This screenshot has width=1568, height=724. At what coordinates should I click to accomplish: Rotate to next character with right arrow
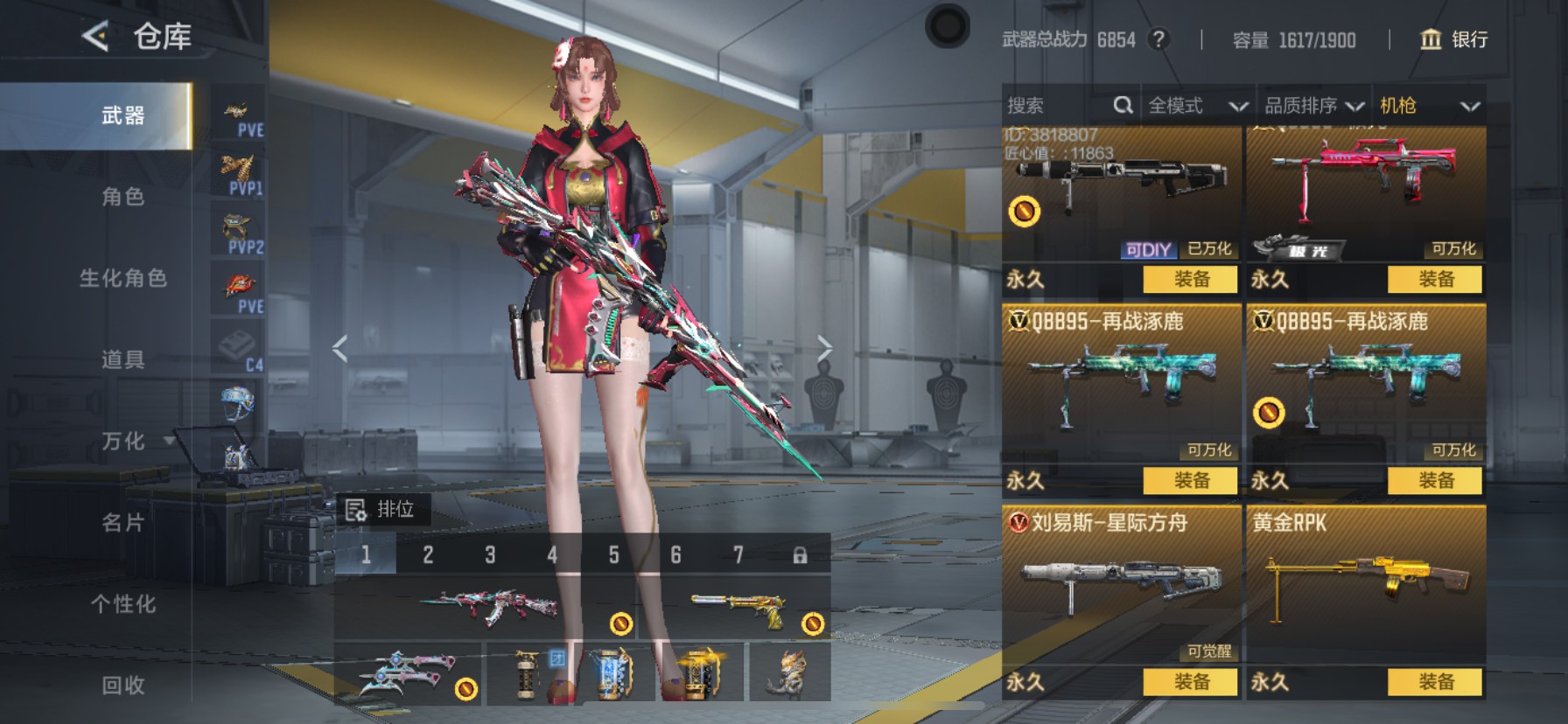click(823, 348)
